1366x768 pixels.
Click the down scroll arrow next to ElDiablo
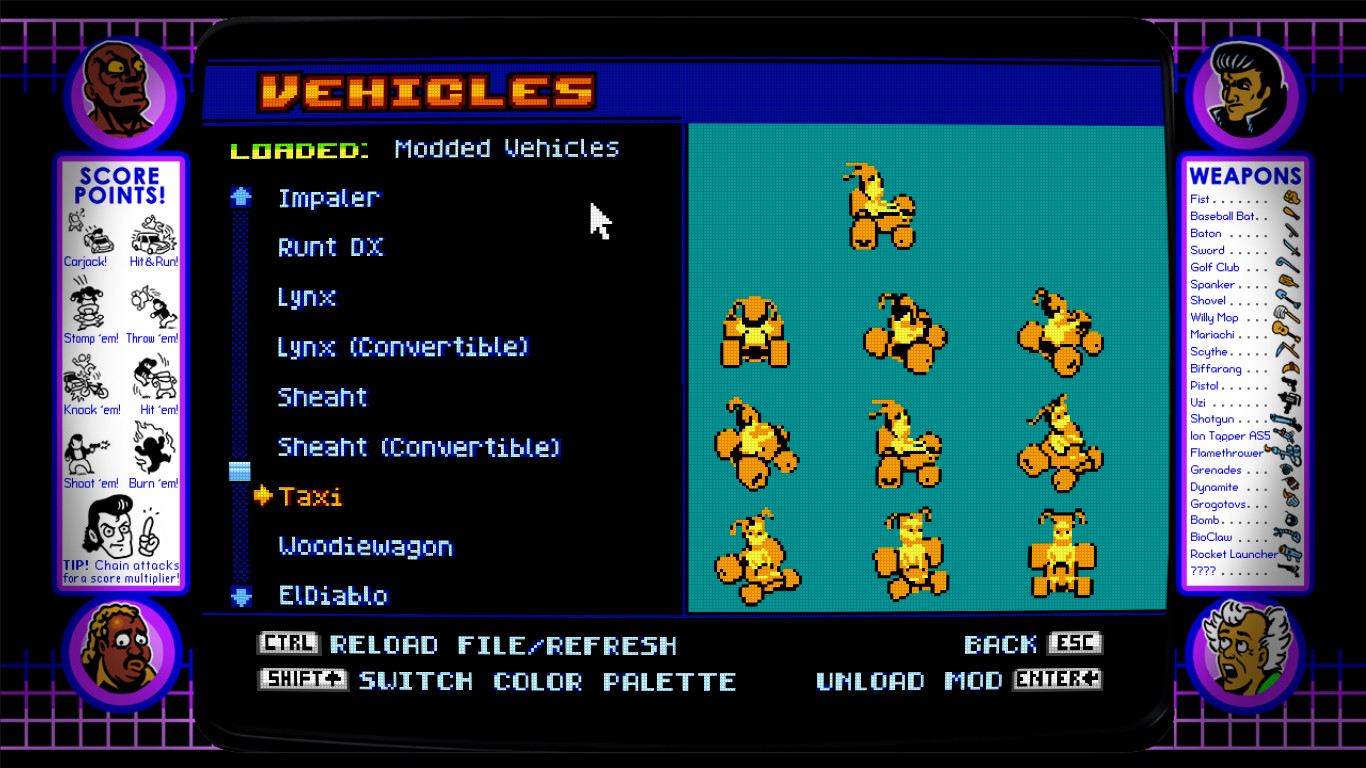click(239, 595)
